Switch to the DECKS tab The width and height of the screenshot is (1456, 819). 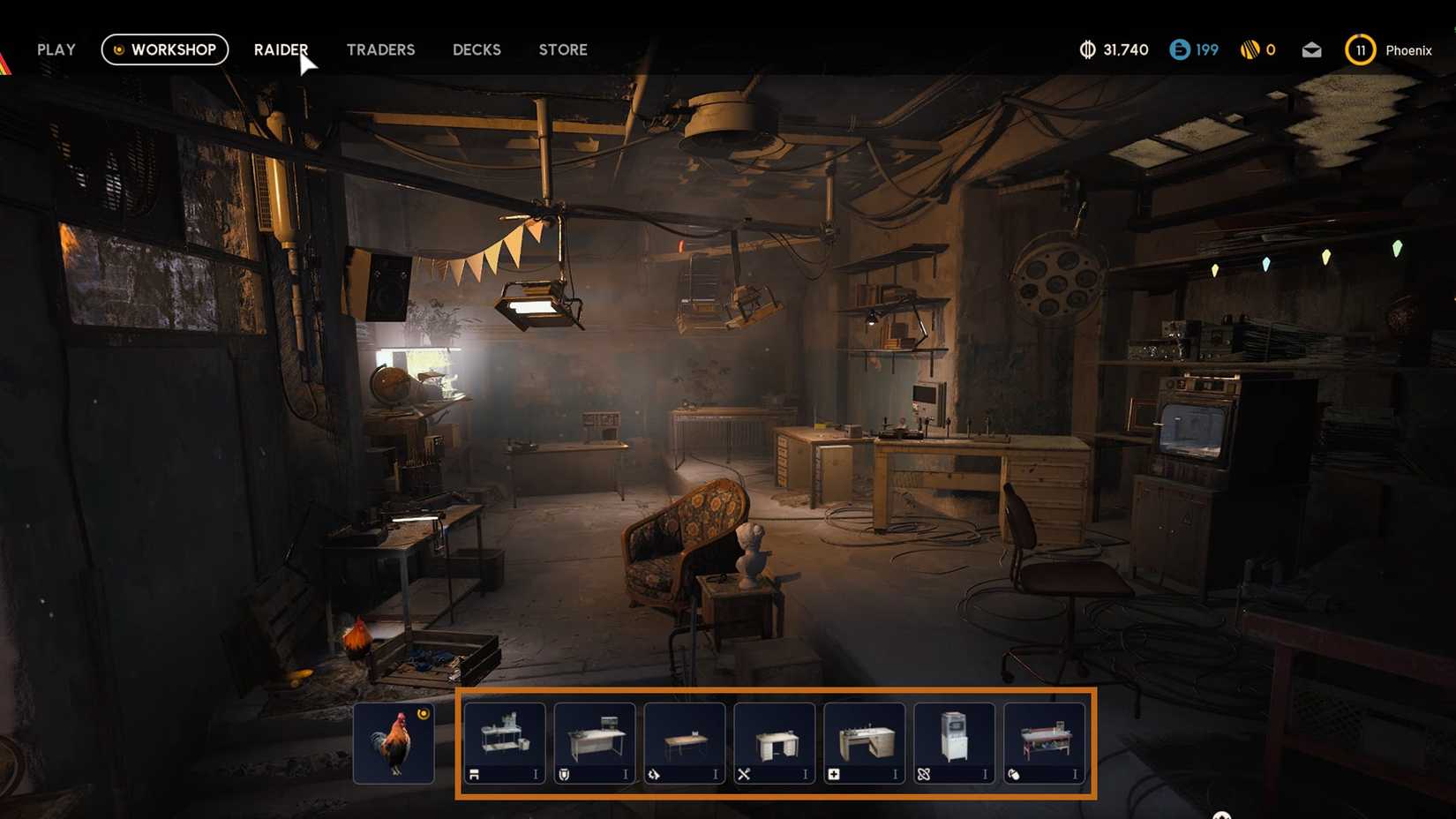[x=476, y=49]
